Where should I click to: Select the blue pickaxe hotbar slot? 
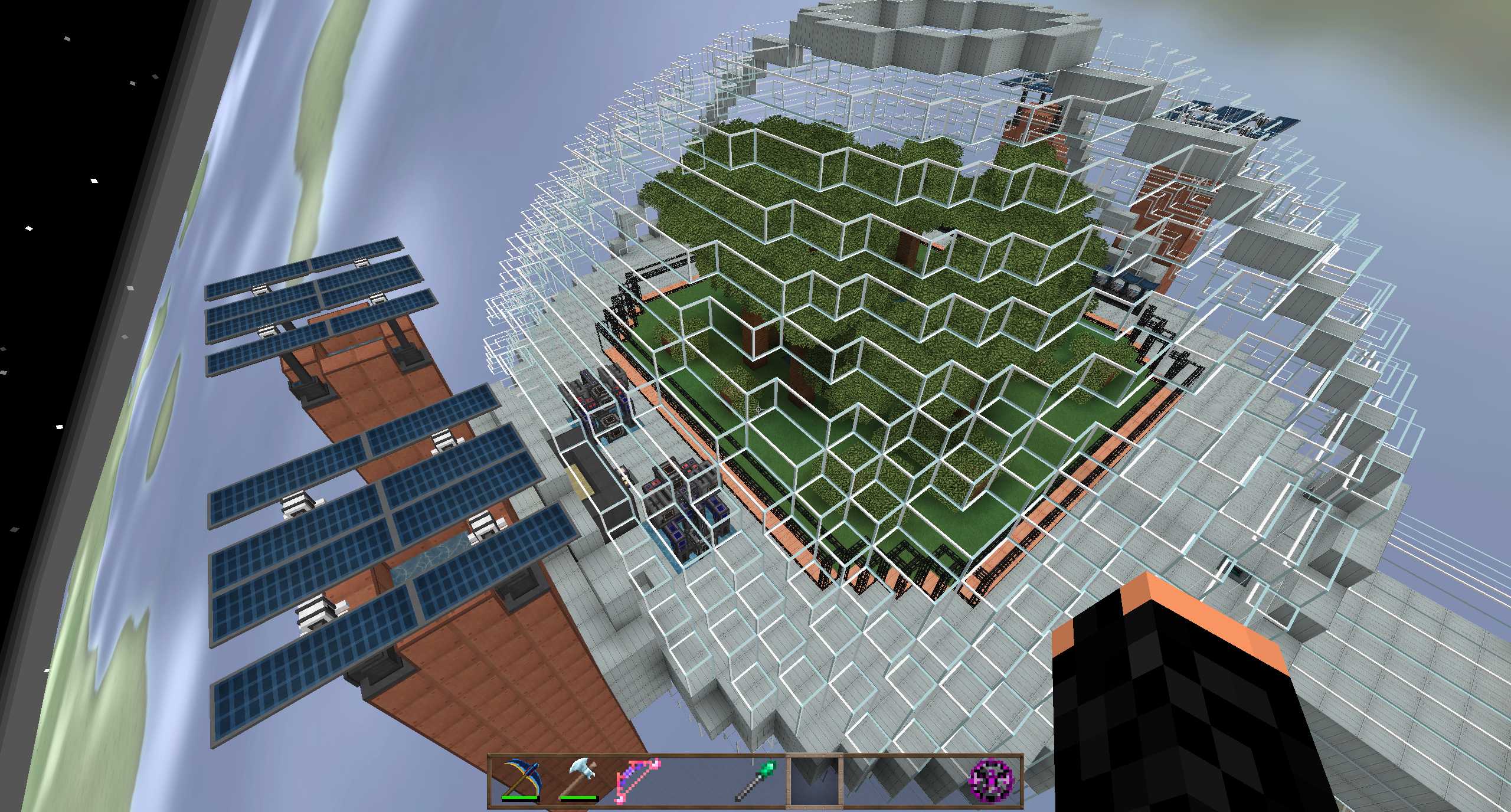520,780
